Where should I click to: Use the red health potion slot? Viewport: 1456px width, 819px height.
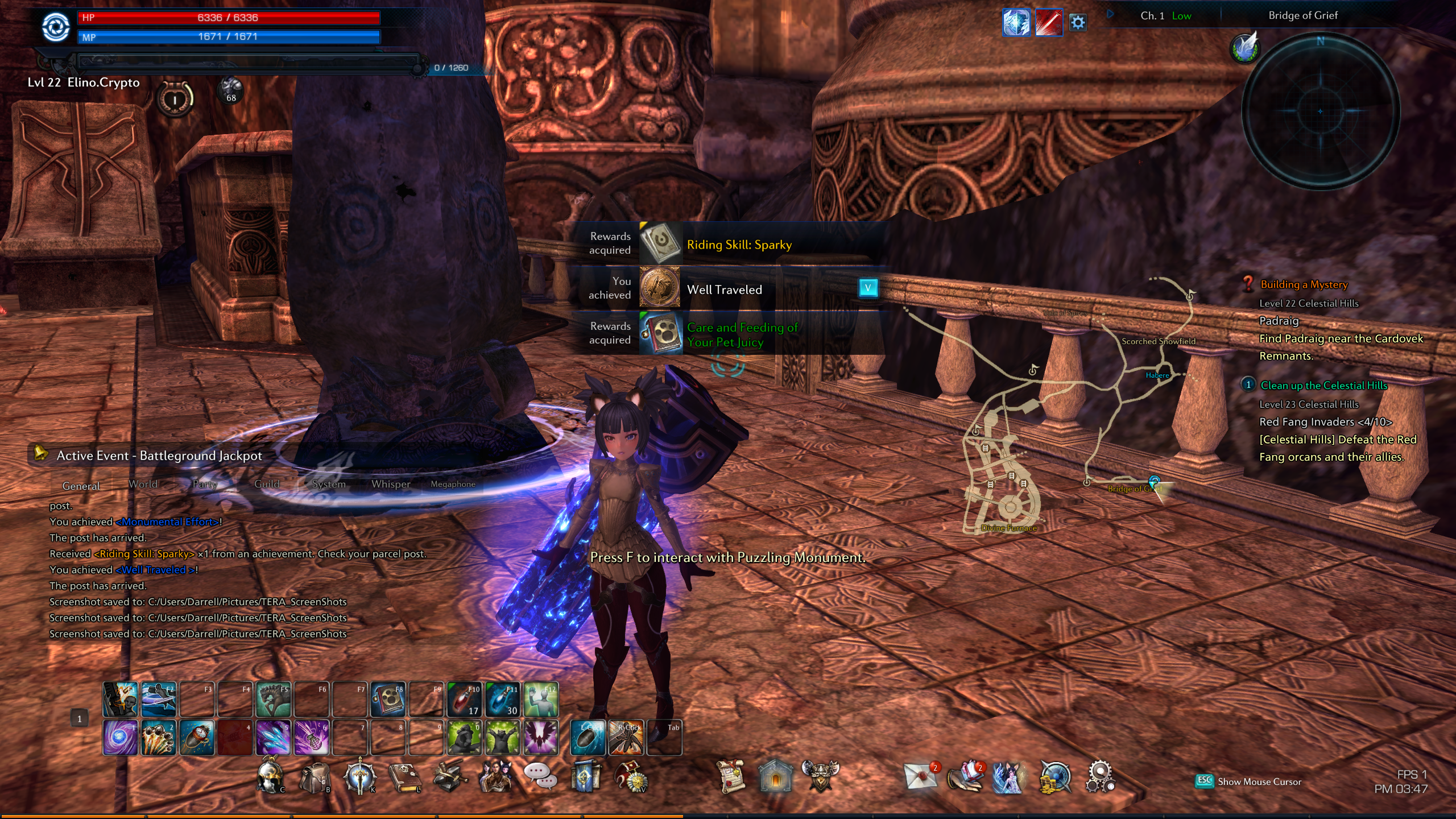(465, 699)
